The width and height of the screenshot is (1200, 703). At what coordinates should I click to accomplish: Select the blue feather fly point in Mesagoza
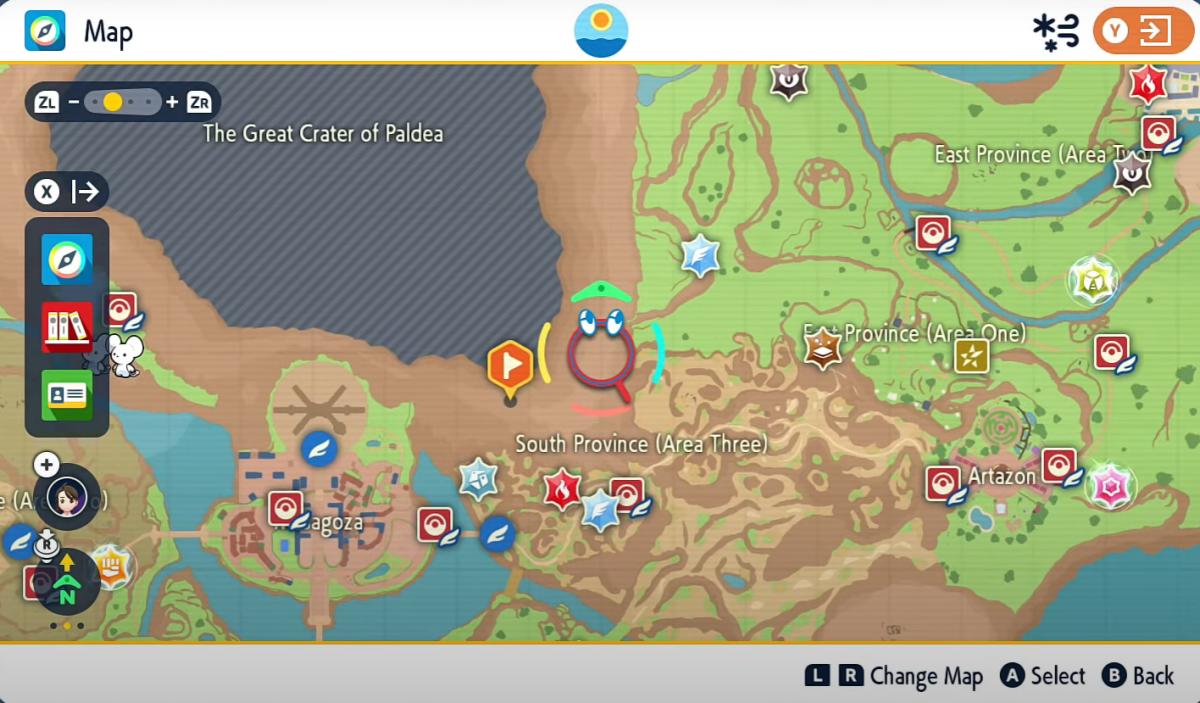(319, 449)
